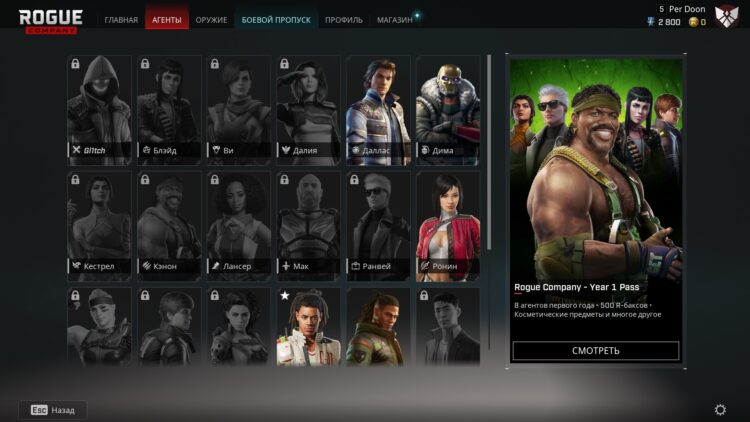Viewport: 750px width, 422px height.
Task: Pick the agent Ронин card
Action: 448,226
